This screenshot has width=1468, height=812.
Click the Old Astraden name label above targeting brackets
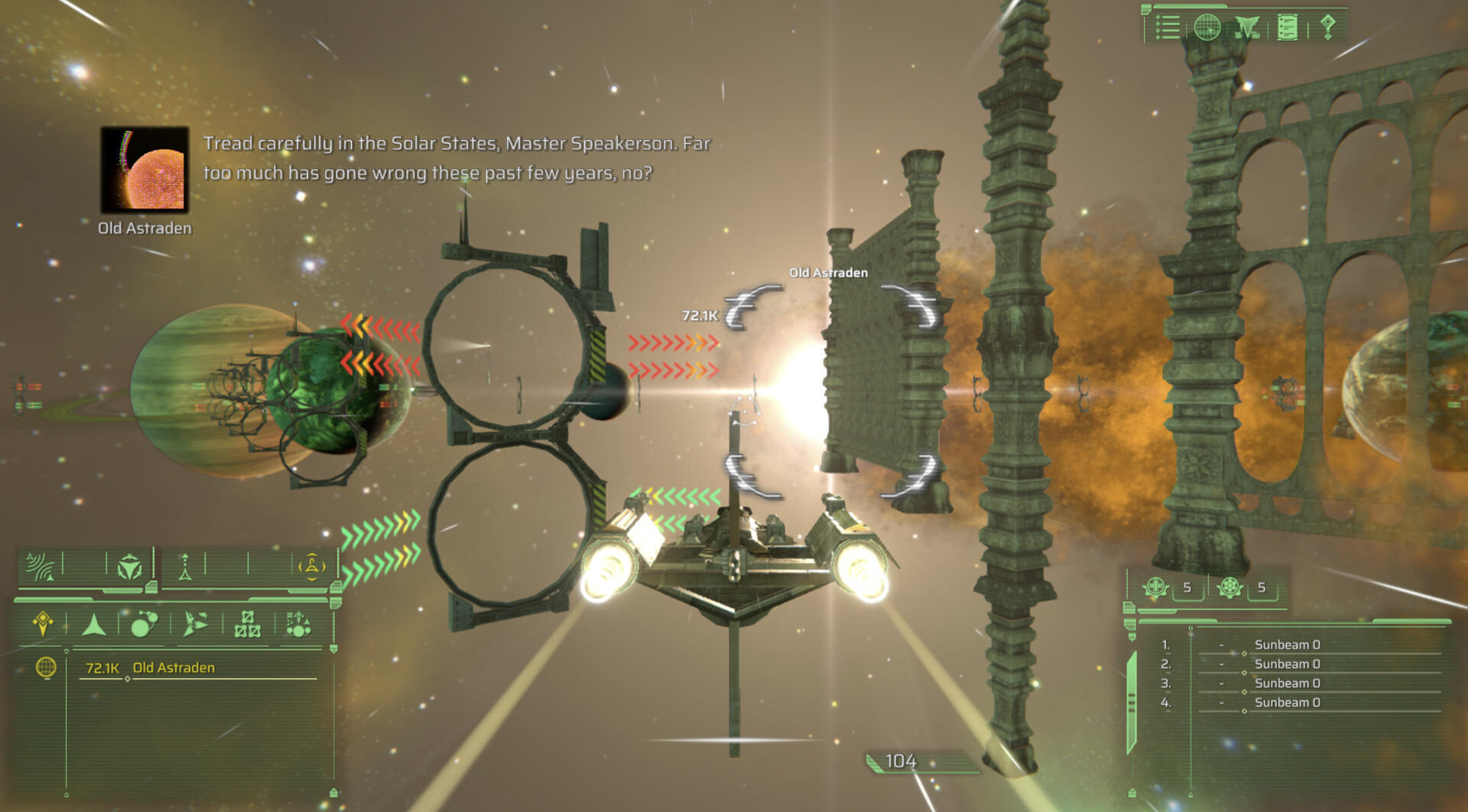point(828,272)
